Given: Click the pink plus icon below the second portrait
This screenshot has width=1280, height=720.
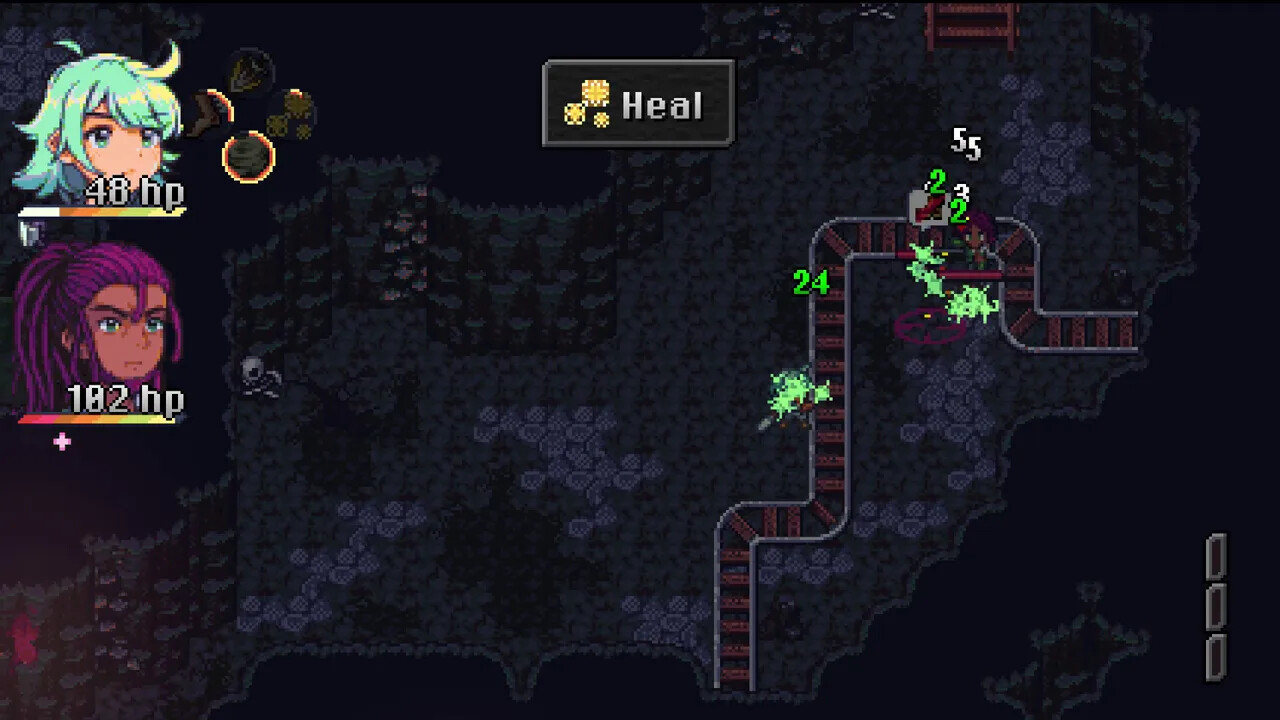Looking at the screenshot, I should (x=61, y=443).
